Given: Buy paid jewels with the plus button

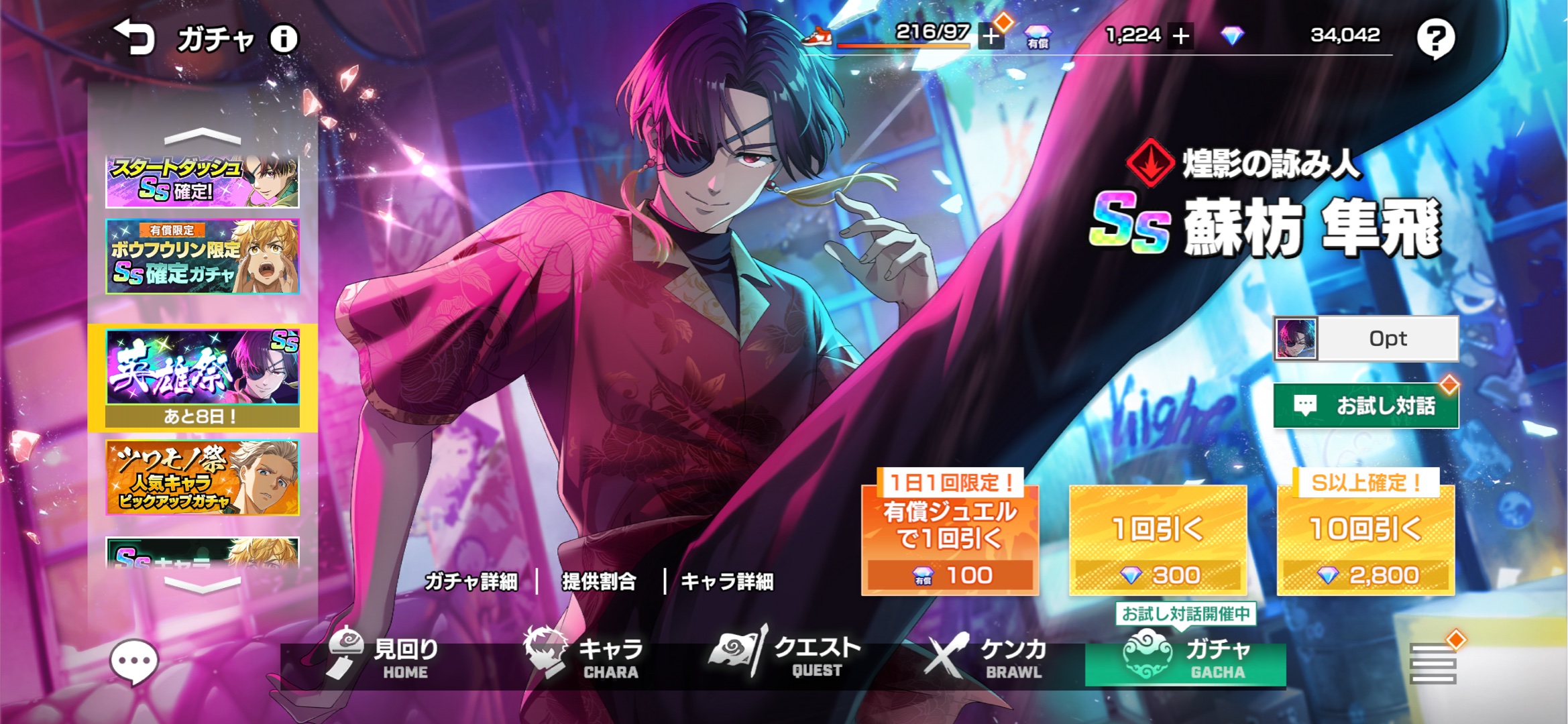Looking at the screenshot, I should tap(1181, 36).
